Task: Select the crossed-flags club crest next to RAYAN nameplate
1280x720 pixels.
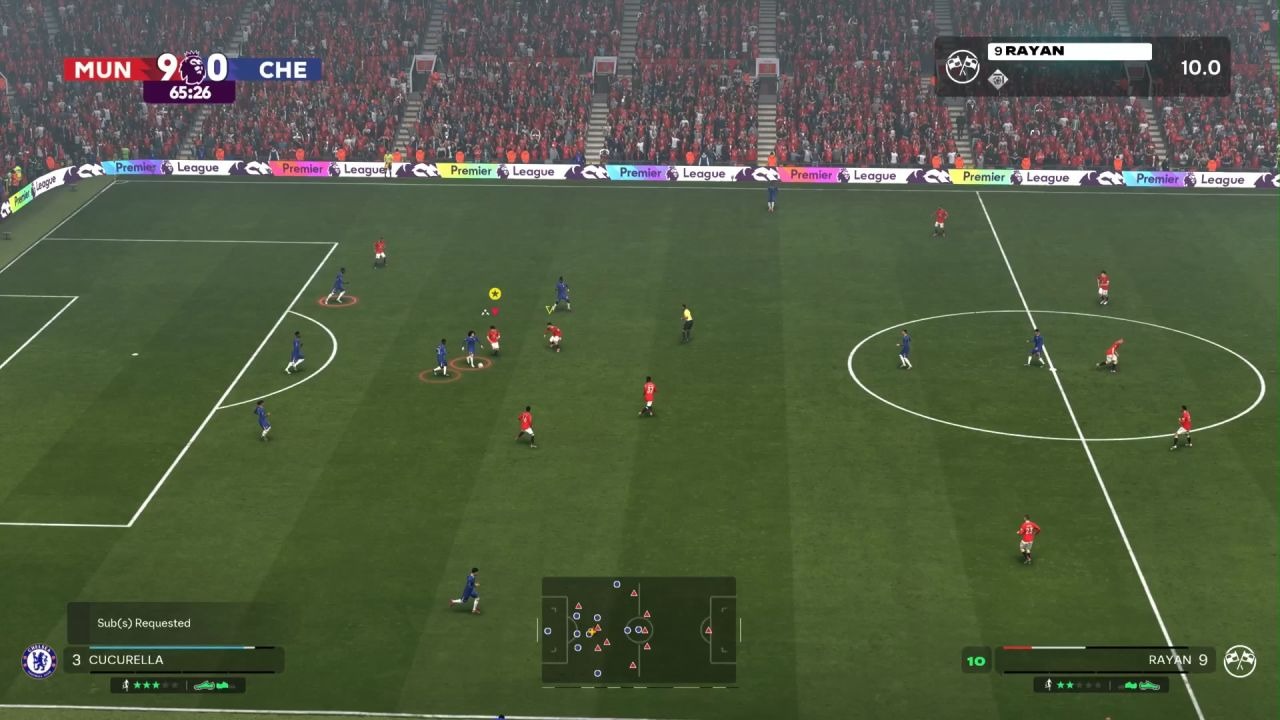Action: click(963, 67)
